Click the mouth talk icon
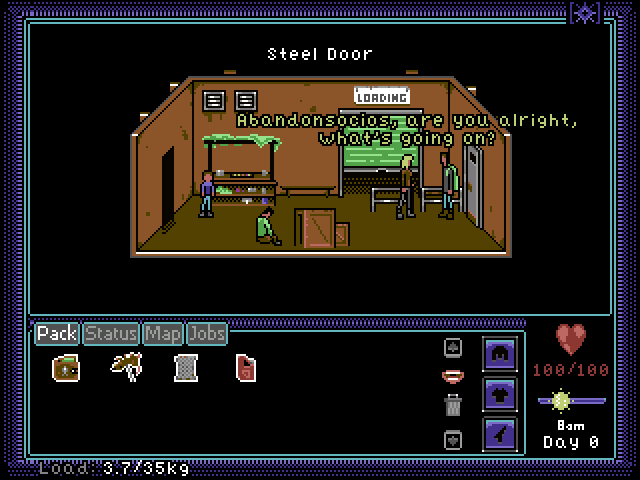The image size is (640, 480). pyautogui.click(x=453, y=376)
